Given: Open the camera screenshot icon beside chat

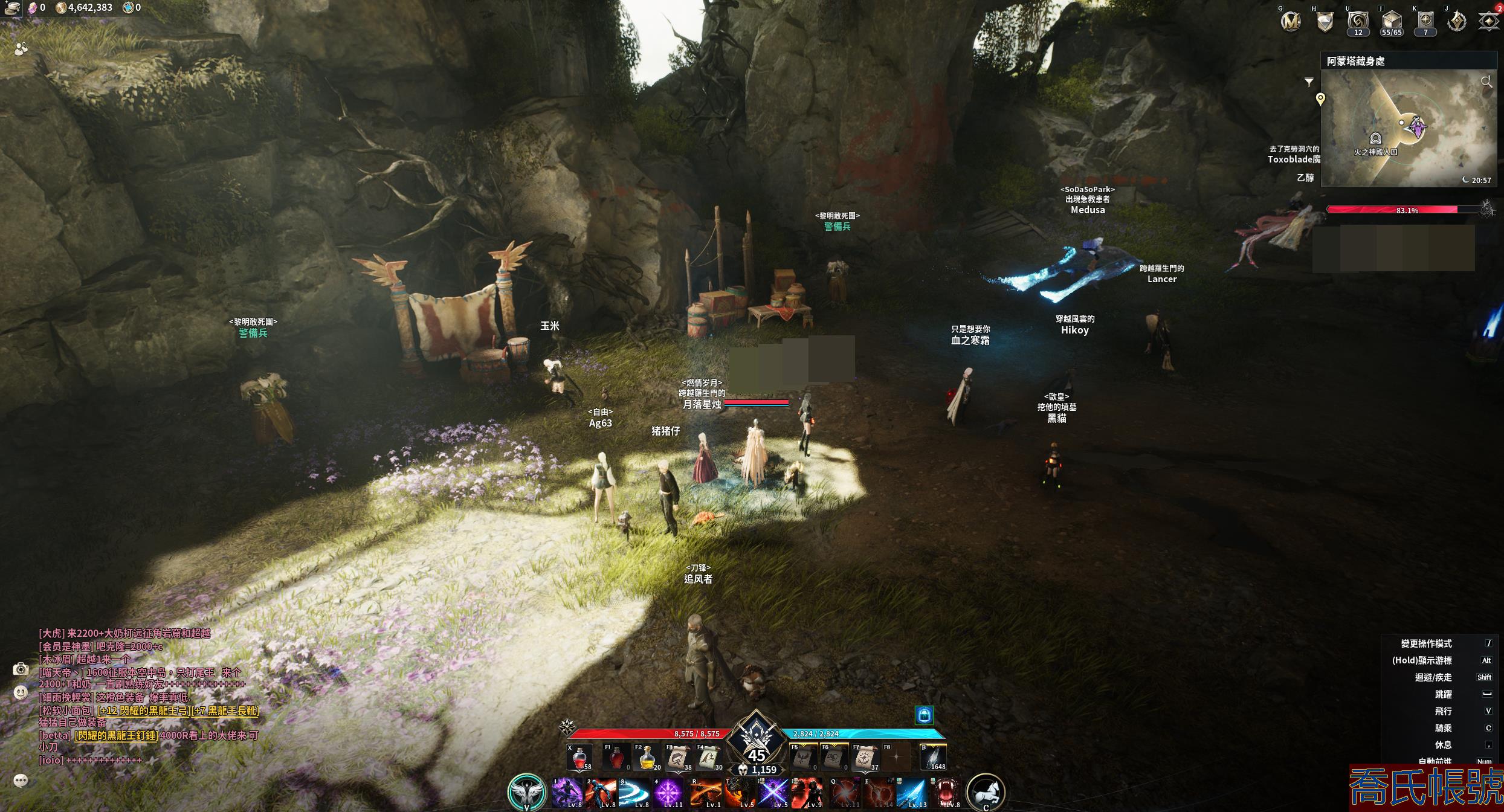Looking at the screenshot, I should pos(21,669).
